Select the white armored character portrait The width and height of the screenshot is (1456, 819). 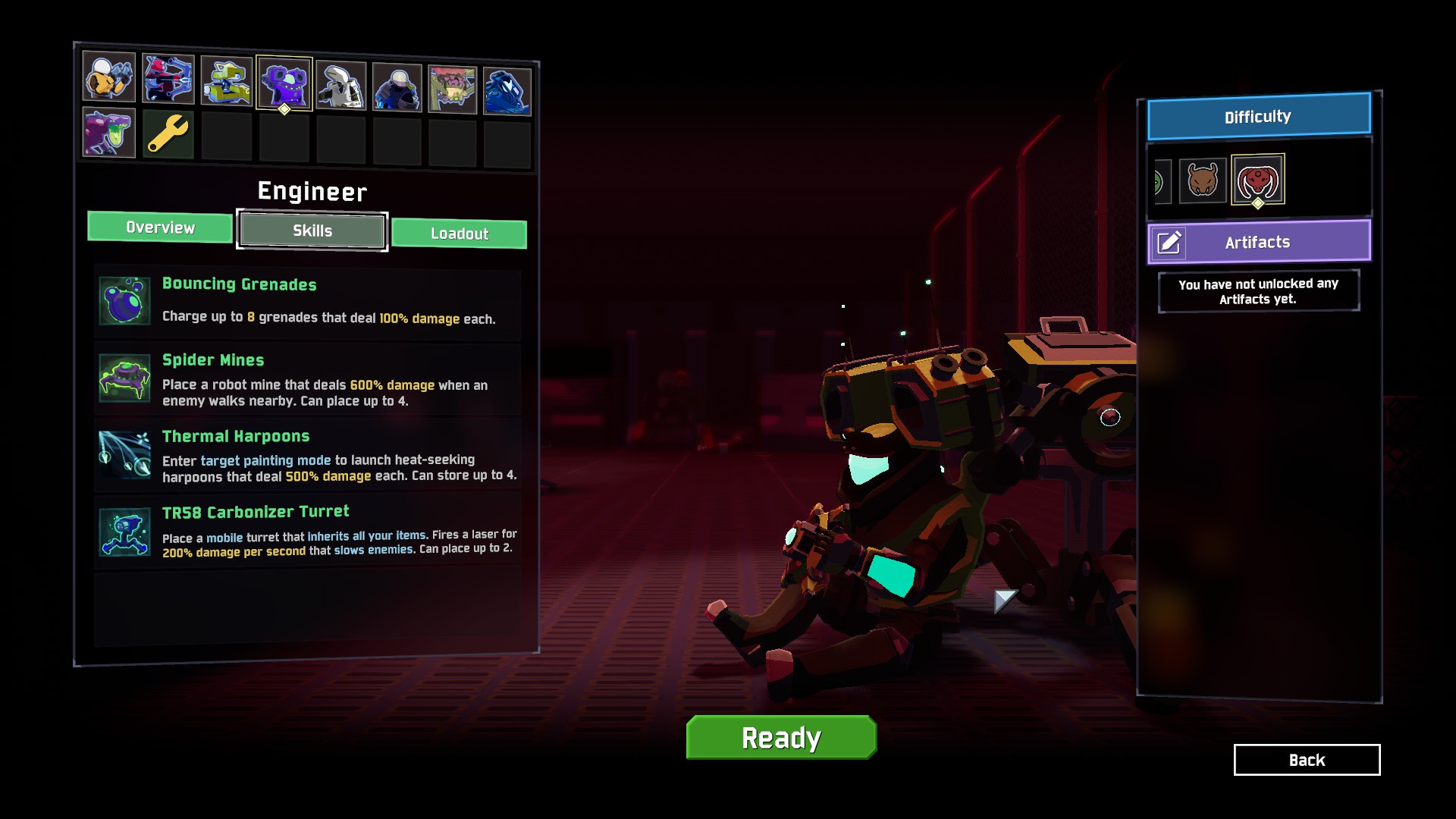[x=342, y=83]
